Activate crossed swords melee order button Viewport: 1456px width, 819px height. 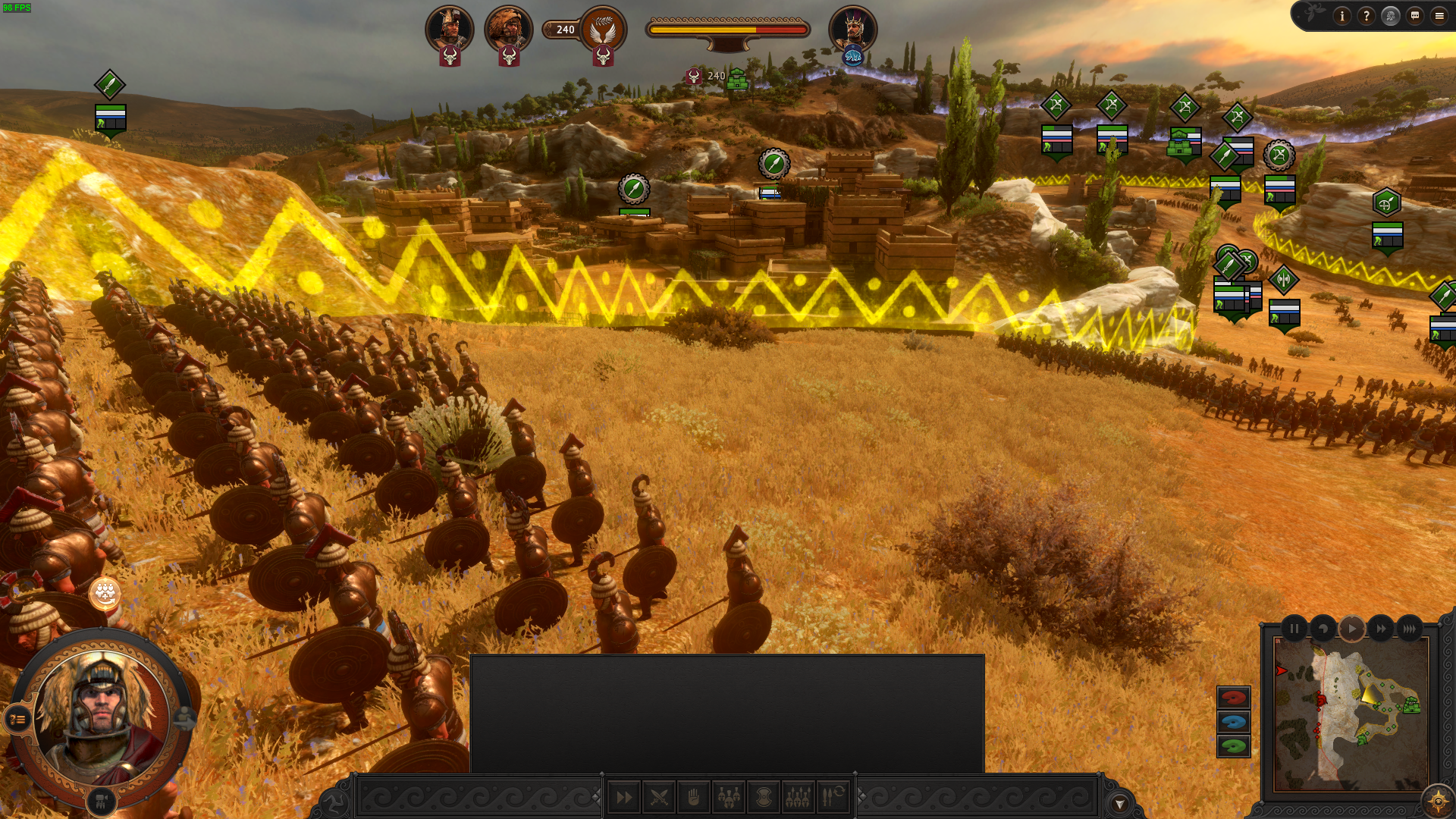pyautogui.click(x=659, y=797)
